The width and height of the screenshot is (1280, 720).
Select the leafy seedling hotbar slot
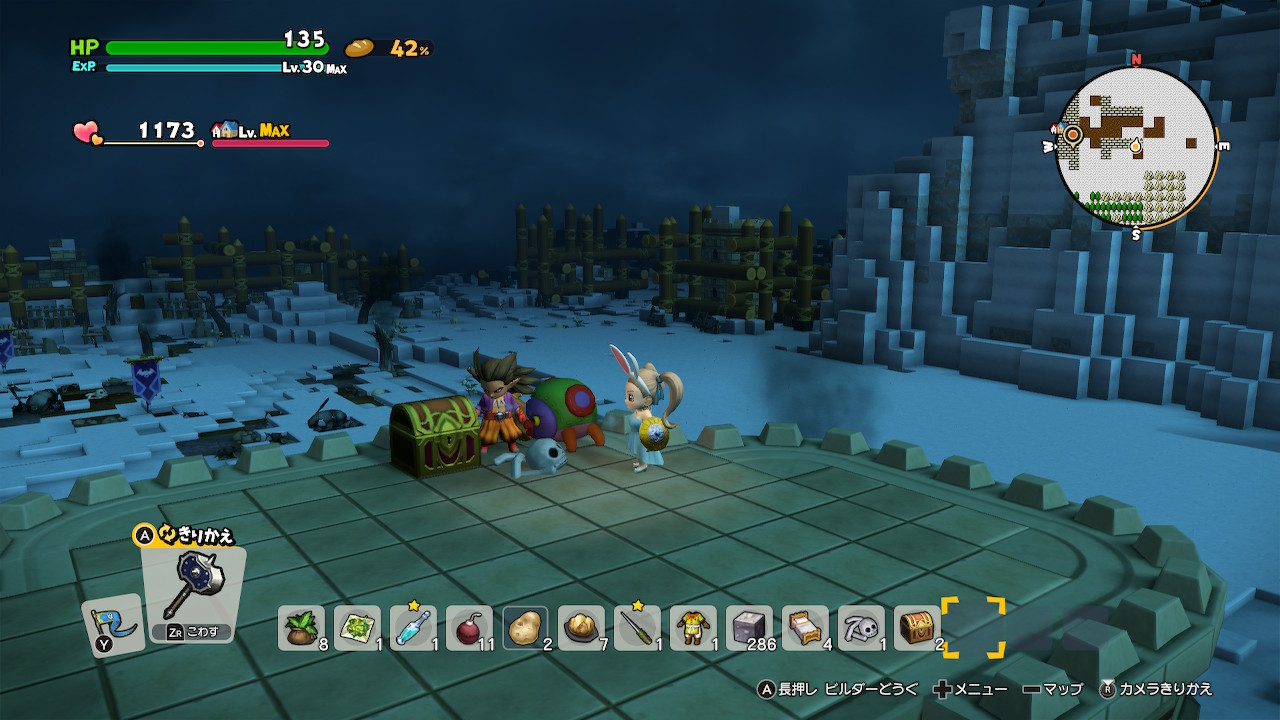point(301,628)
